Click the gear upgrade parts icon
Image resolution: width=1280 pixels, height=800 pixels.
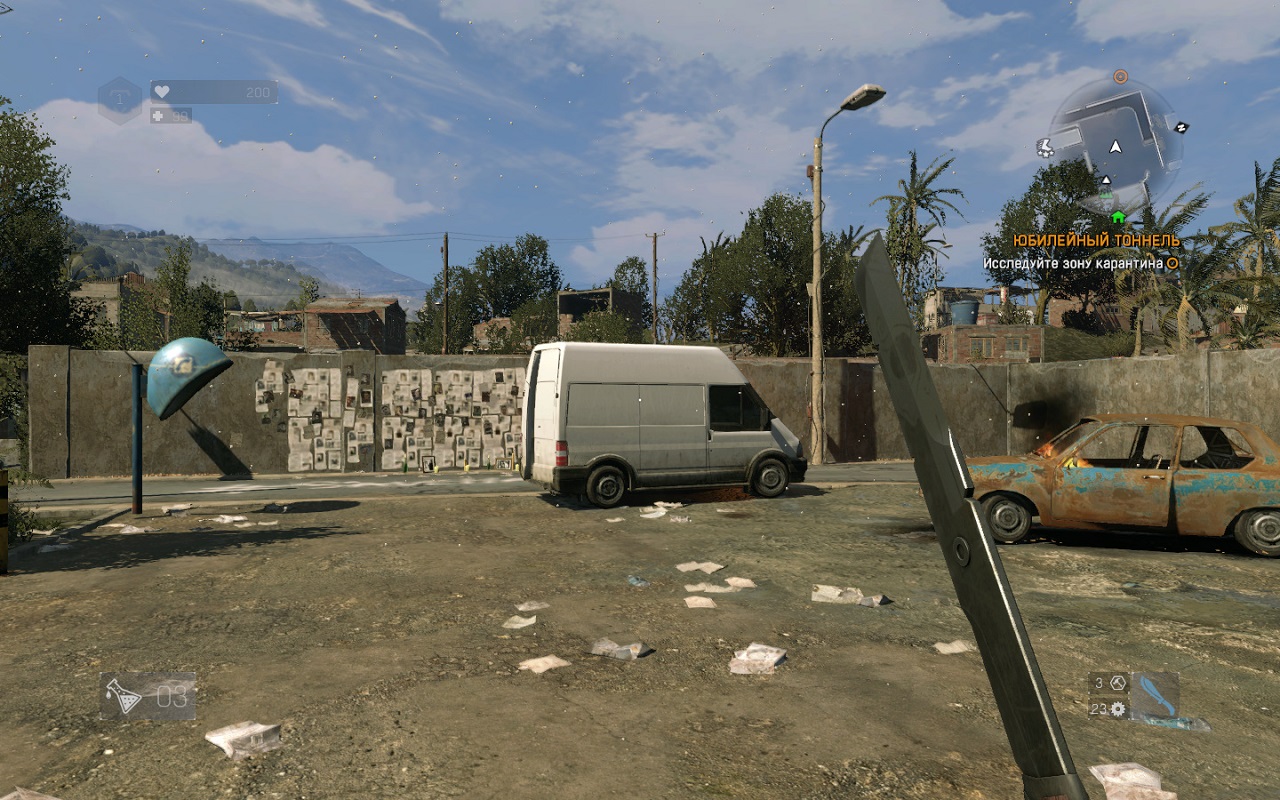click(x=1118, y=708)
